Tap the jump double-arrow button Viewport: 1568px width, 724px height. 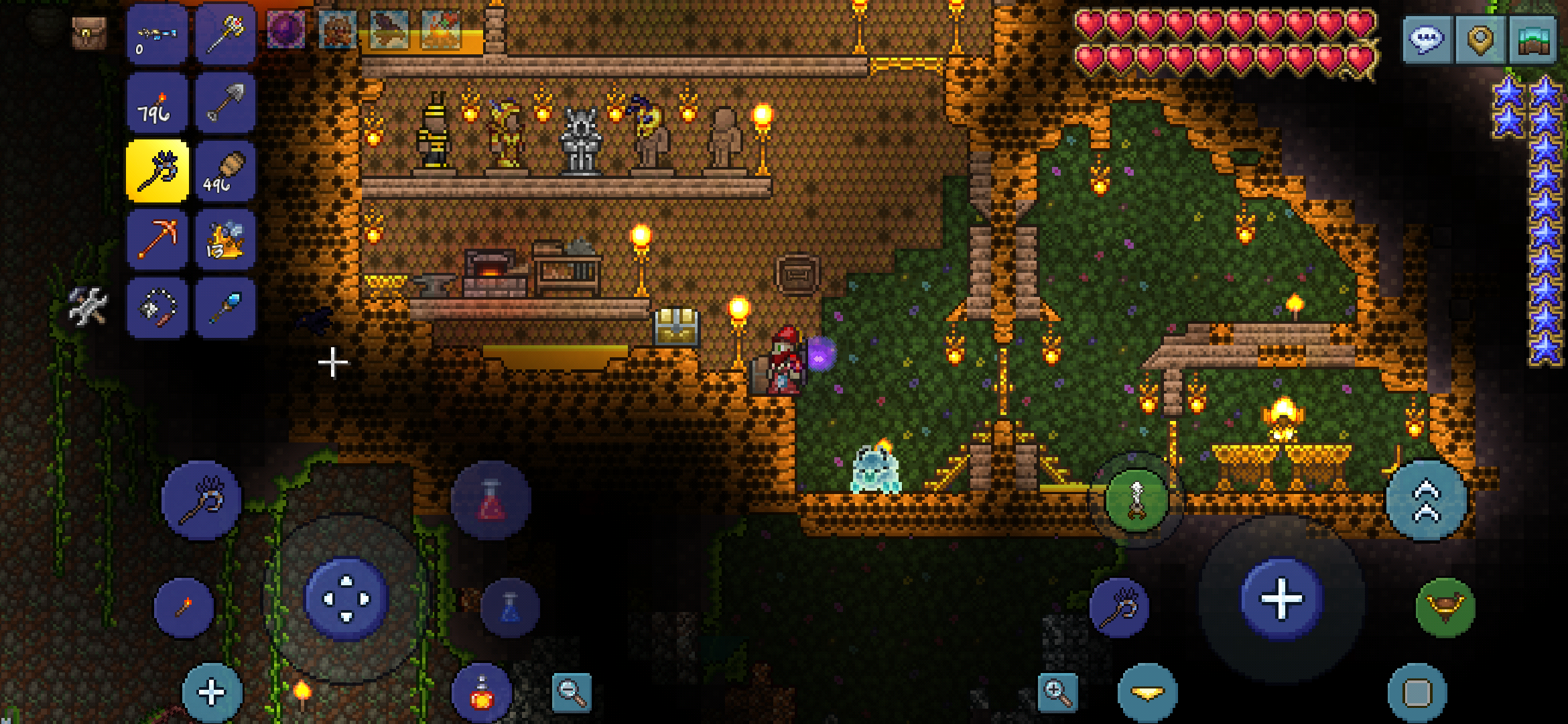point(1427,500)
